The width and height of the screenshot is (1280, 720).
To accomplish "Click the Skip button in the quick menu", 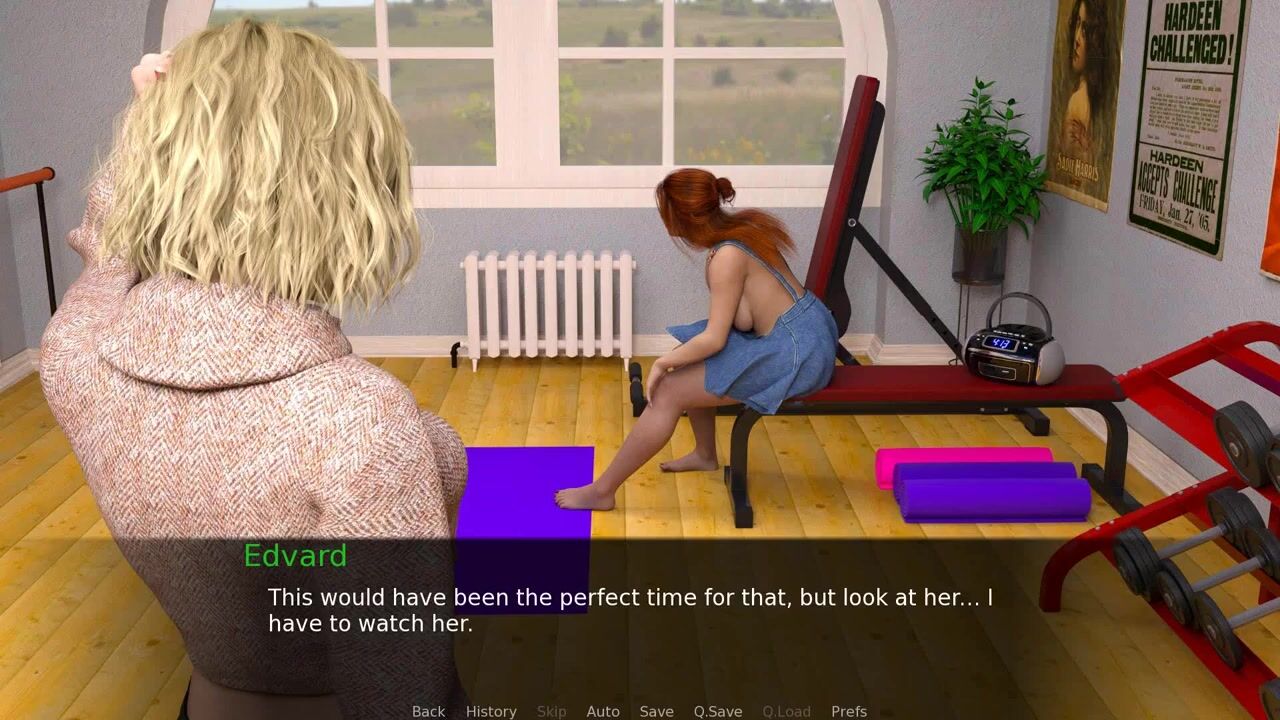I will point(551,711).
